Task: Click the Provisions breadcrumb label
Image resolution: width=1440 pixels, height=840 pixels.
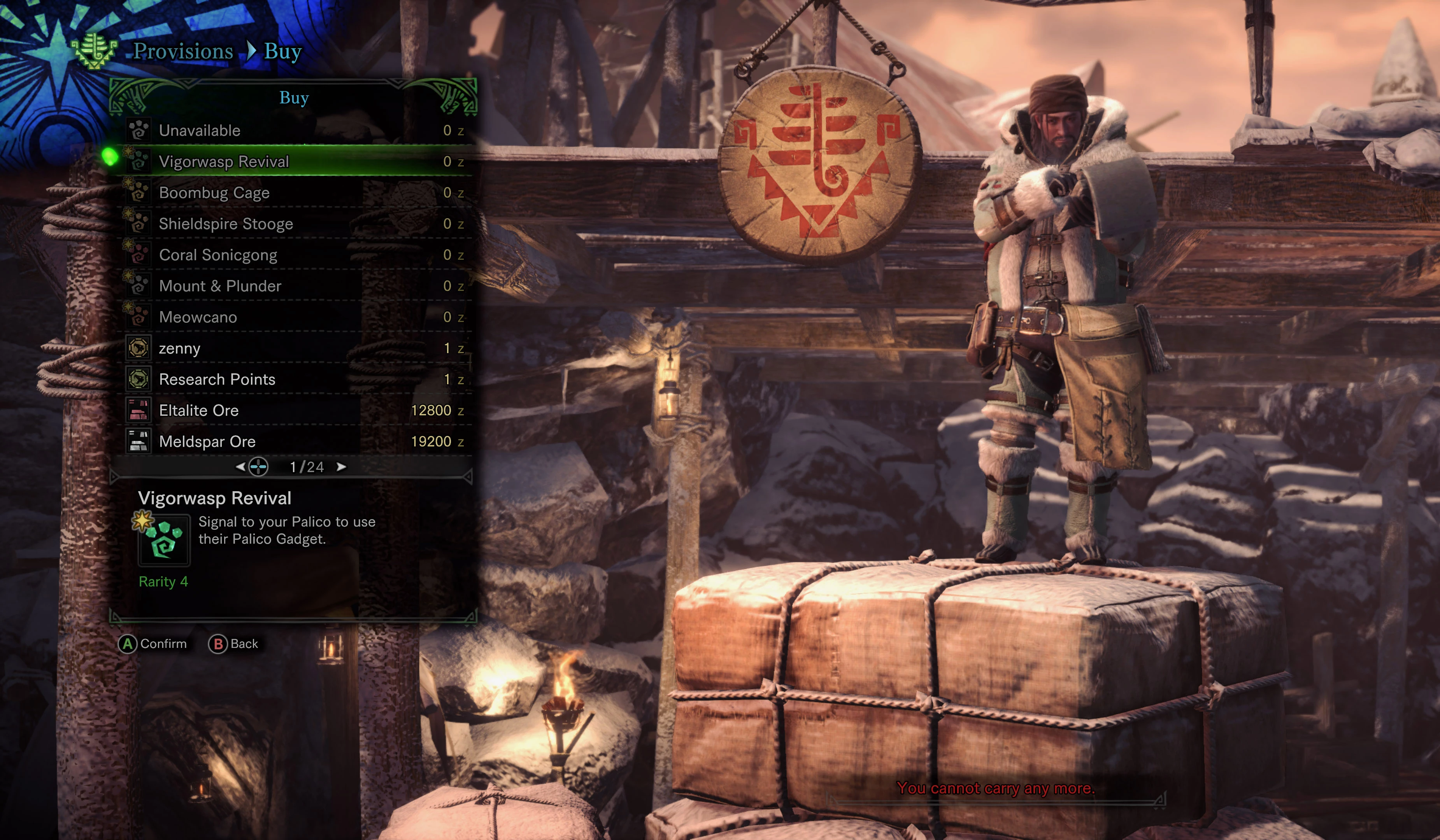Action: (183, 51)
